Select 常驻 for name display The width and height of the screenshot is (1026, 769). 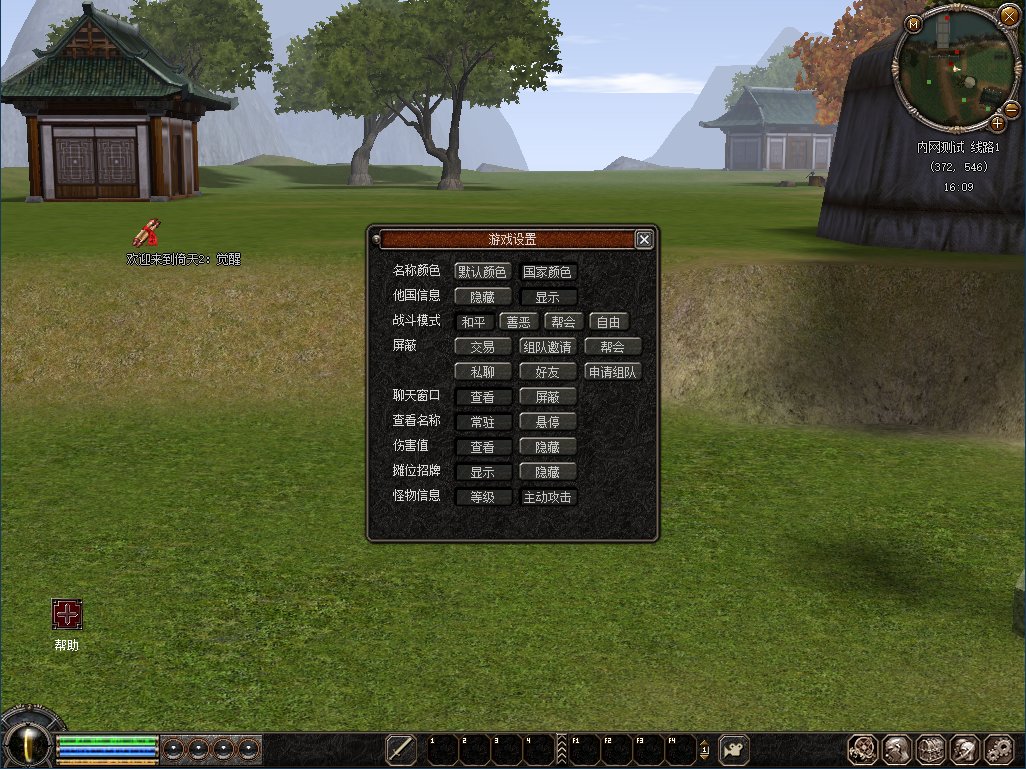point(482,422)
